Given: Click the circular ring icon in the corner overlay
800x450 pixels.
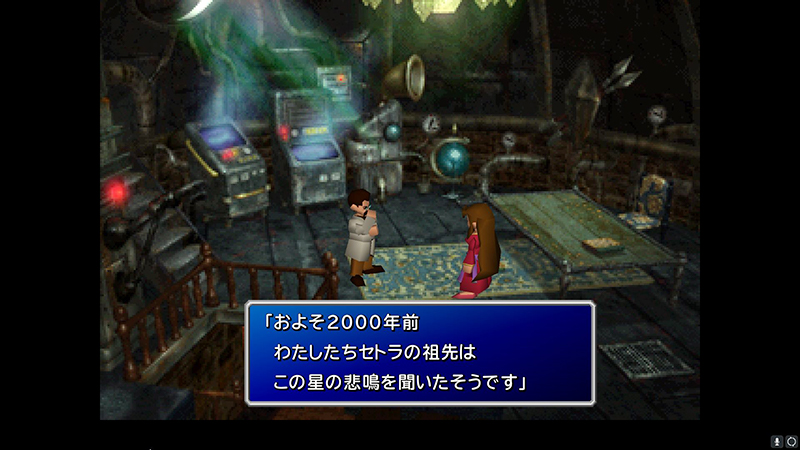Looking at the screenshot, I should coord(790,441).
